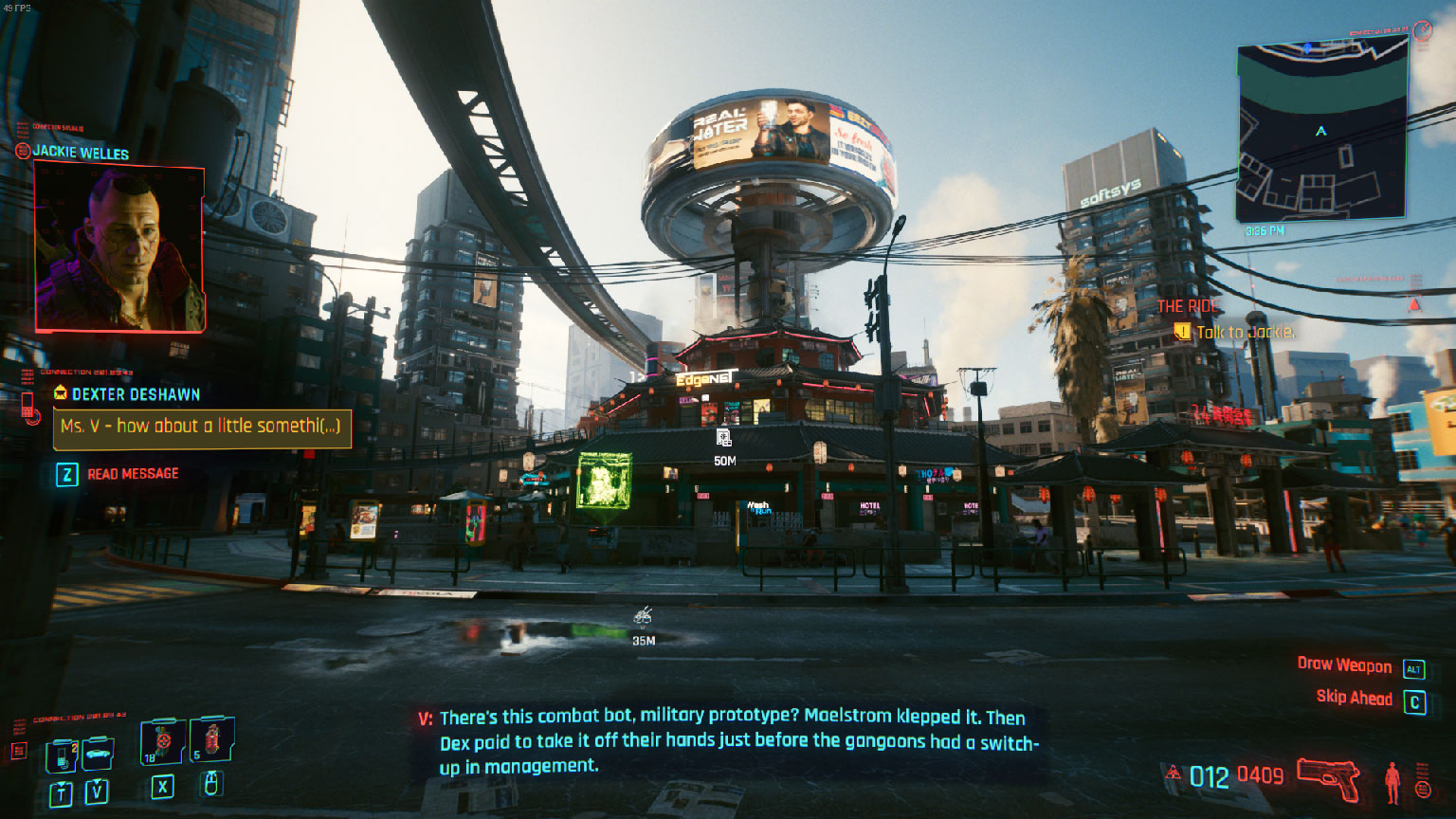Click the character stance silhouette icon

click(x=1392, y=782)
